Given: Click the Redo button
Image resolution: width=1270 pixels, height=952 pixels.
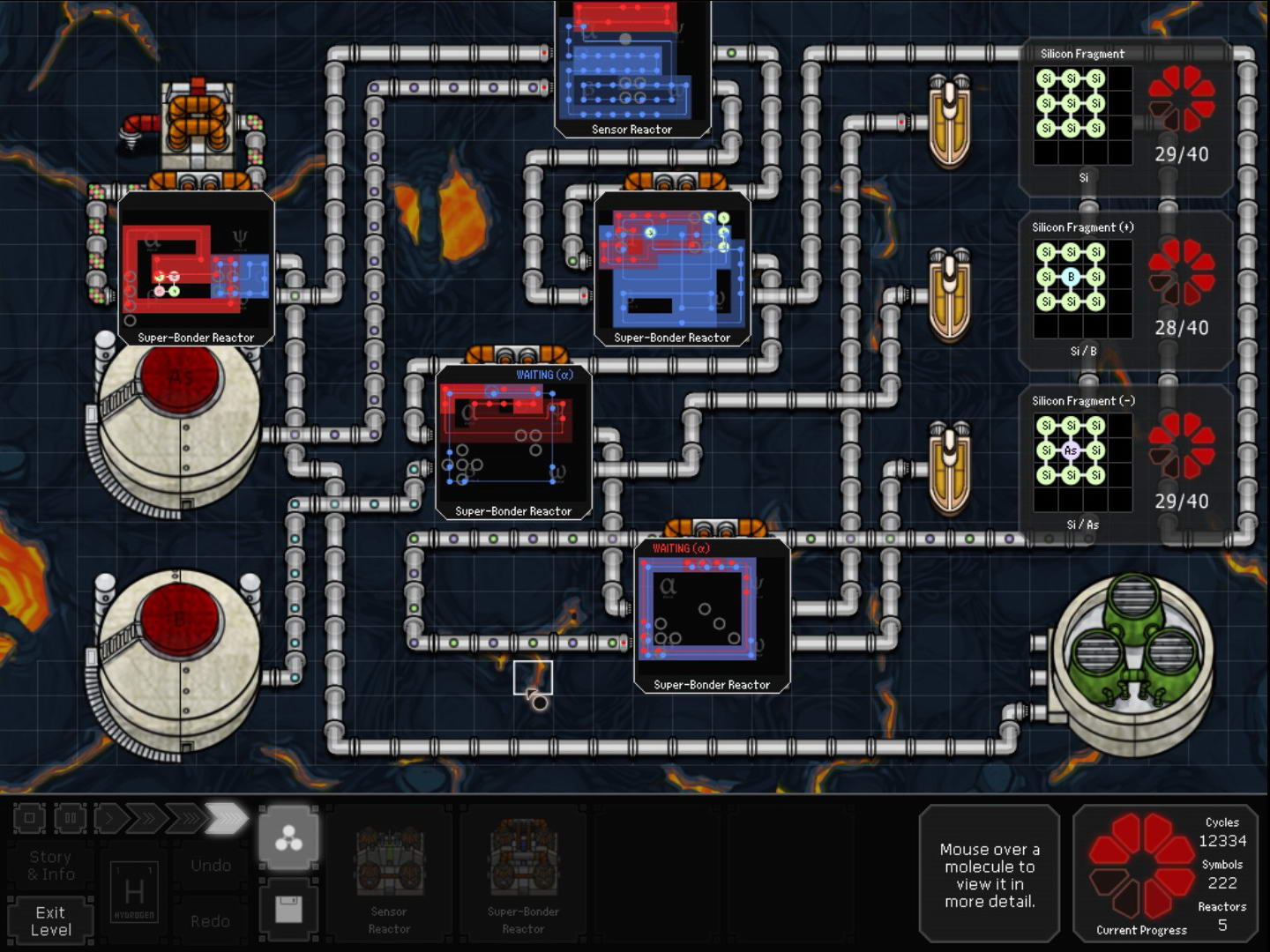Looking at the screenshot, I should (x=211, y=920).
